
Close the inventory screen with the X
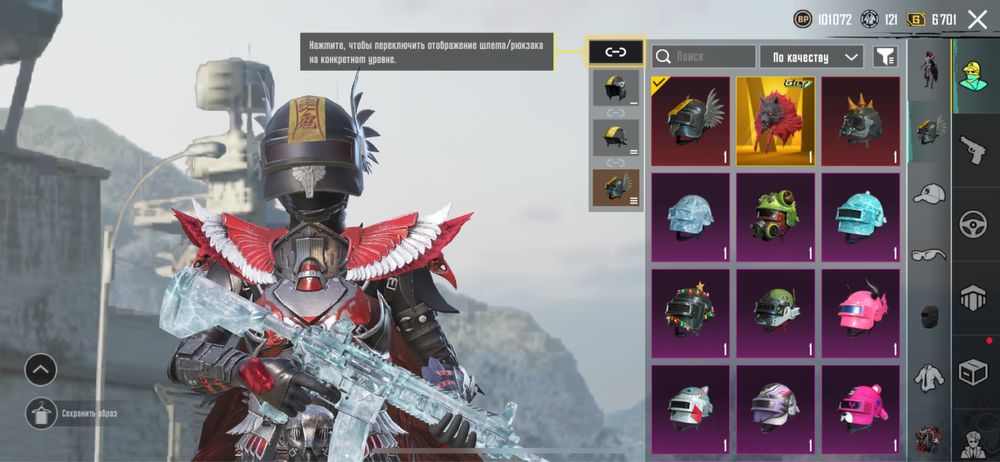point(977,19)
